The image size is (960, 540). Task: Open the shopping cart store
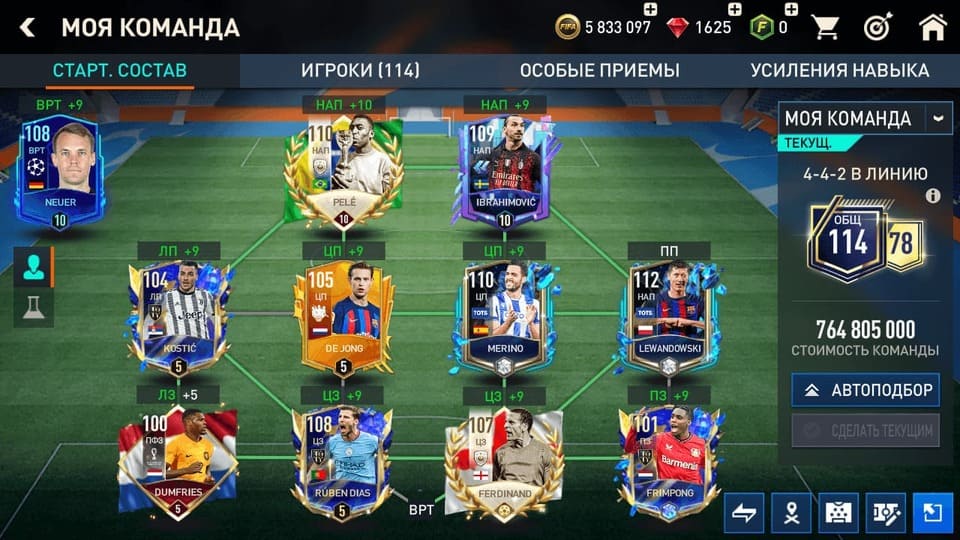tap(826, 27)
